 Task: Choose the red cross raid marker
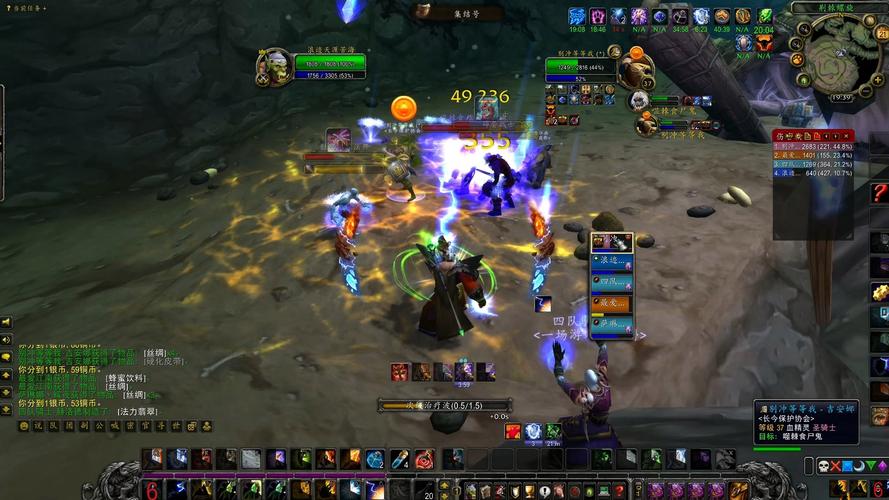836,467
